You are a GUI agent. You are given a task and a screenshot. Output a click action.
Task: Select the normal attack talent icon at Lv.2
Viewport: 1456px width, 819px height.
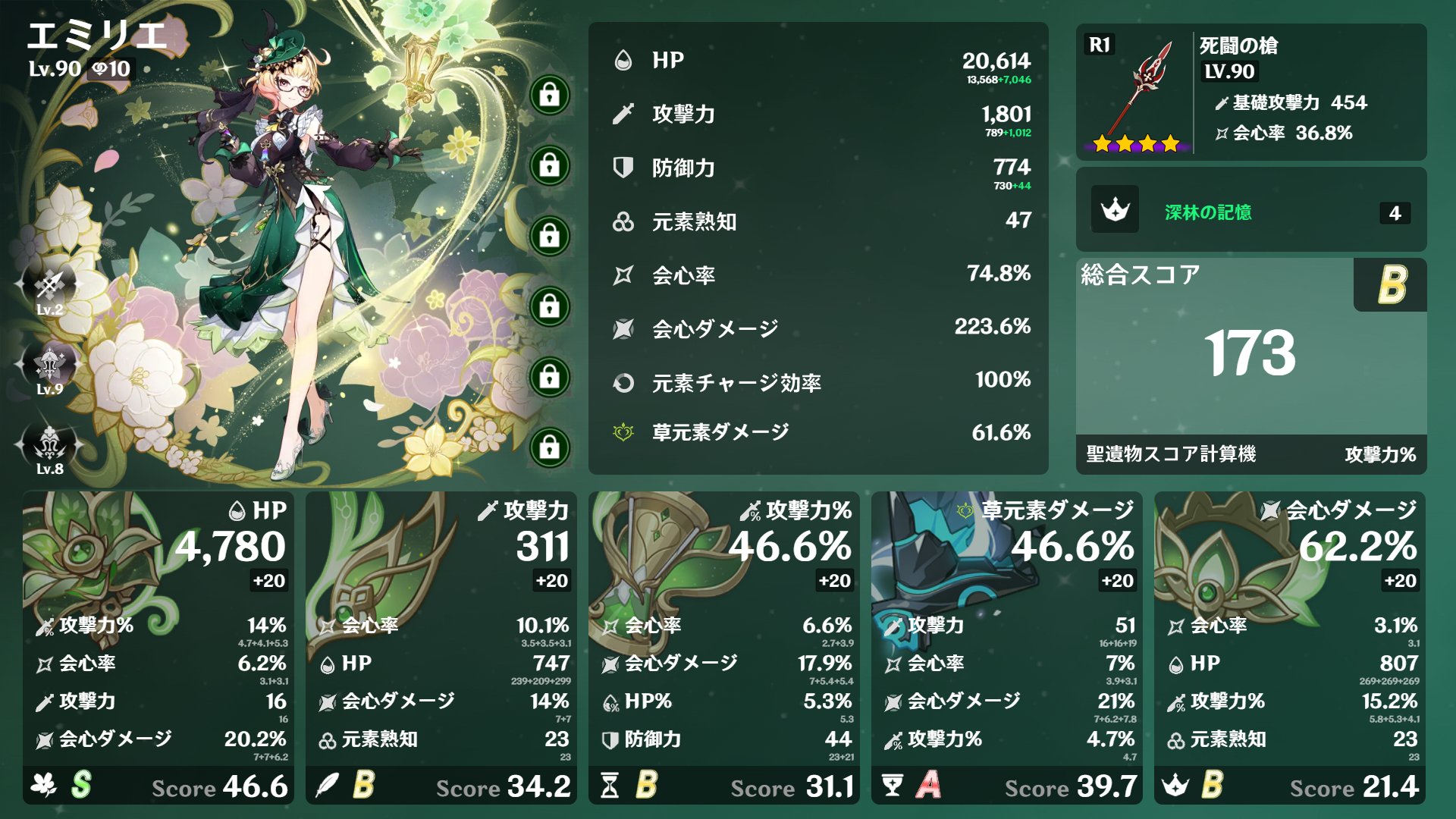(49, 287)
